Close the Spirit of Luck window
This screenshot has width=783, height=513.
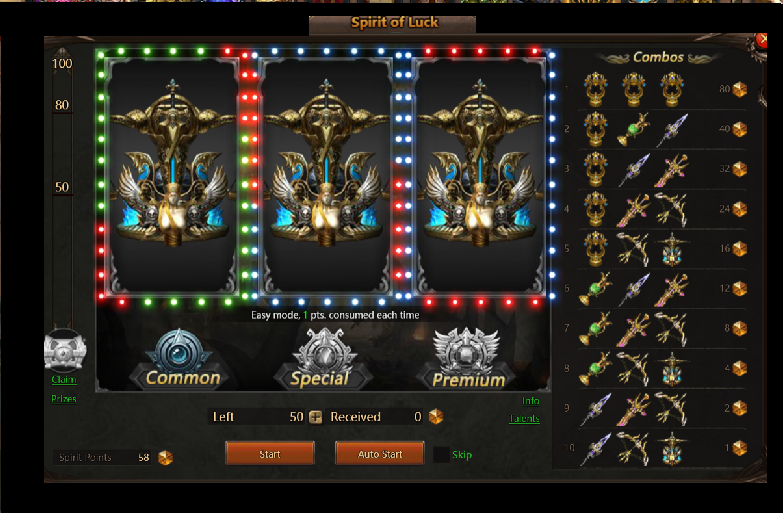764,41
